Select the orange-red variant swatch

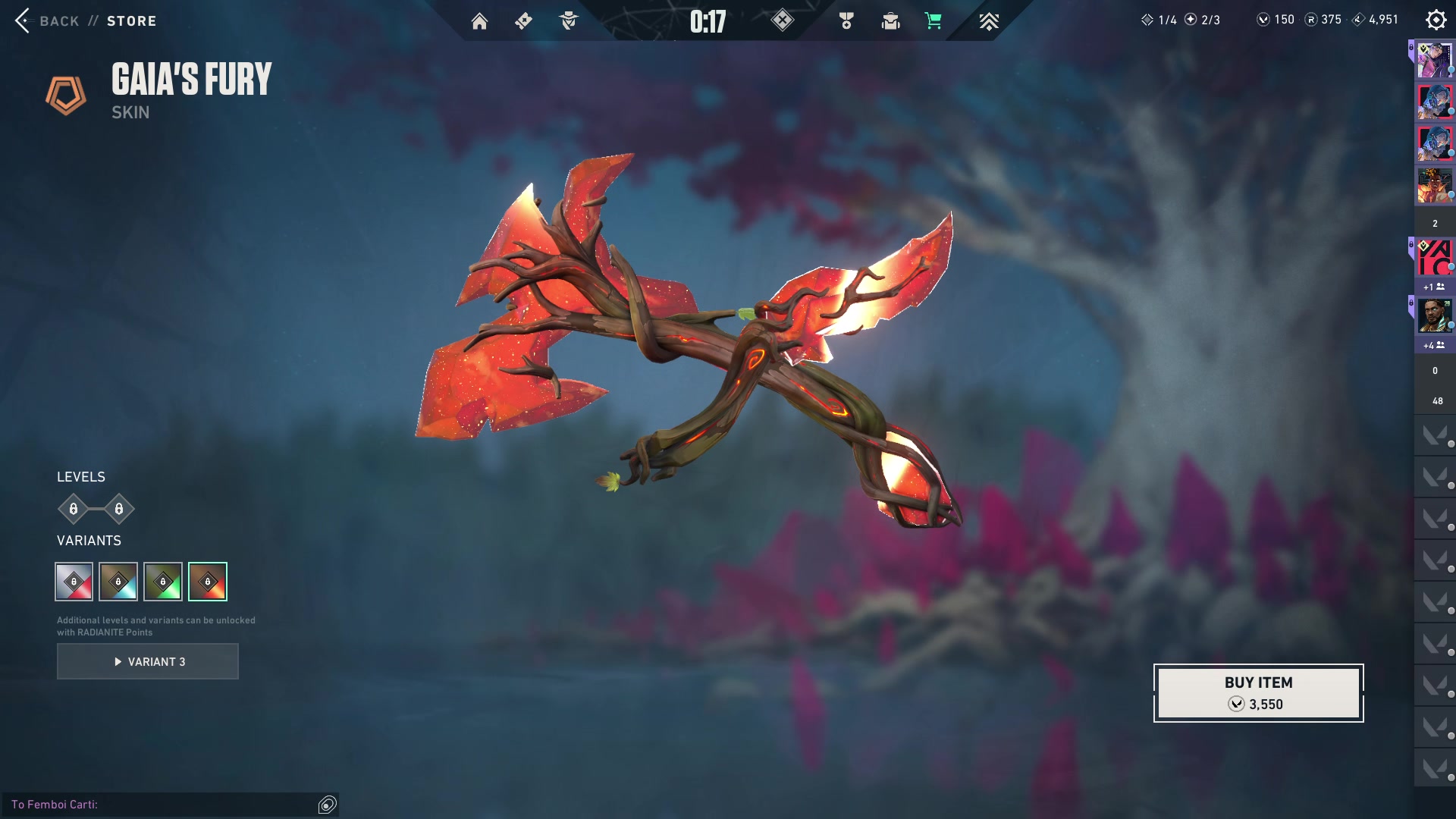pyautogui.click(x=208, y=582)
